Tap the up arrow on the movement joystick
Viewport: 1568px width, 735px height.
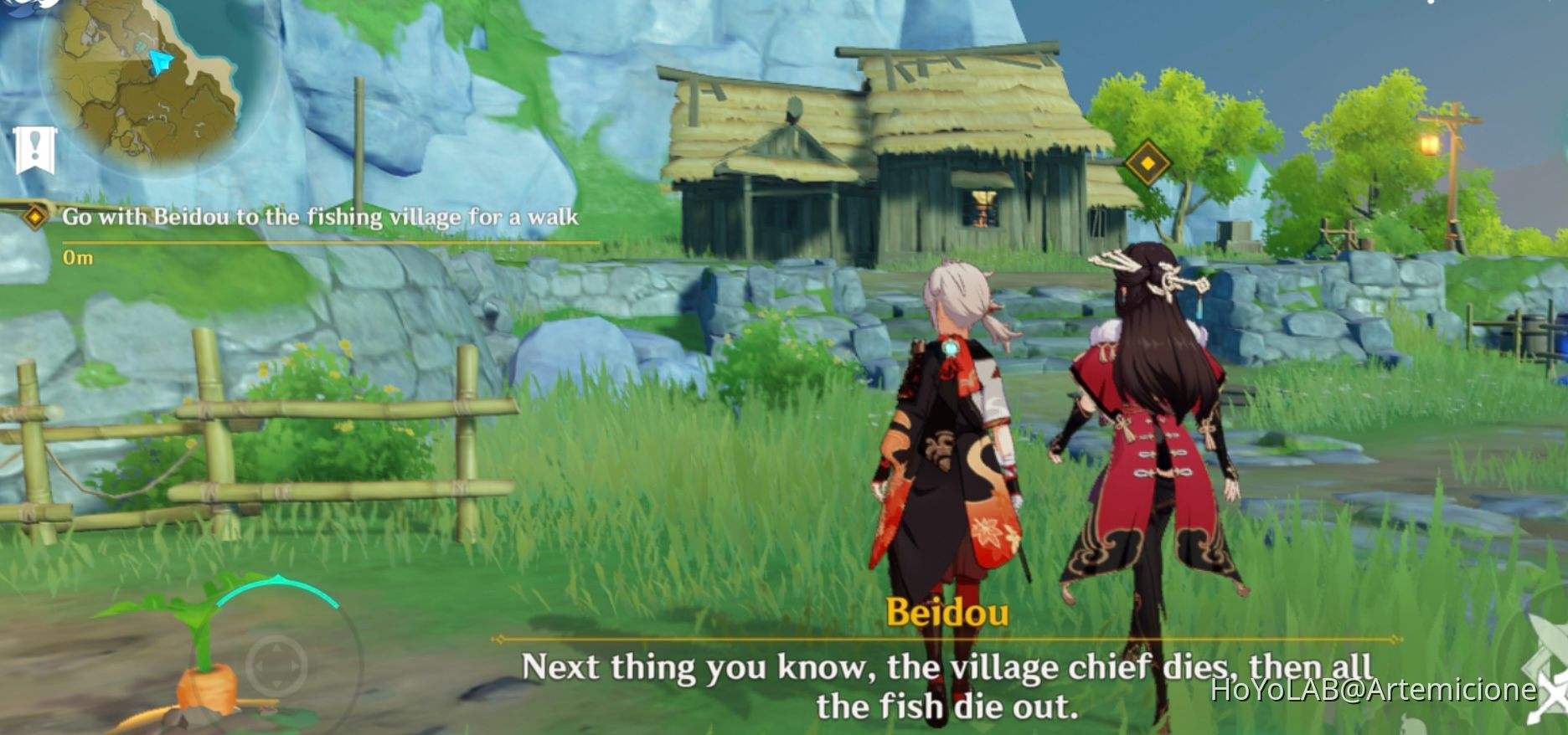click(276, 647)
